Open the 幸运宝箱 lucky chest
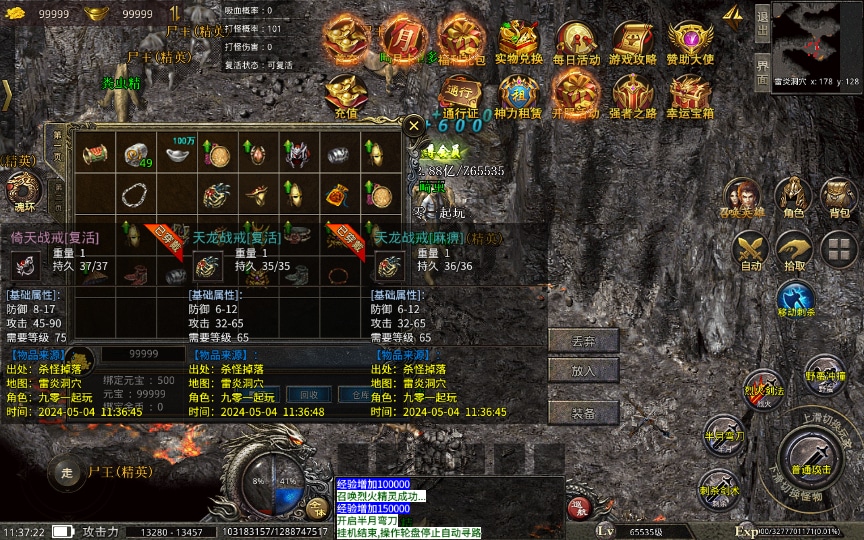 690,95
